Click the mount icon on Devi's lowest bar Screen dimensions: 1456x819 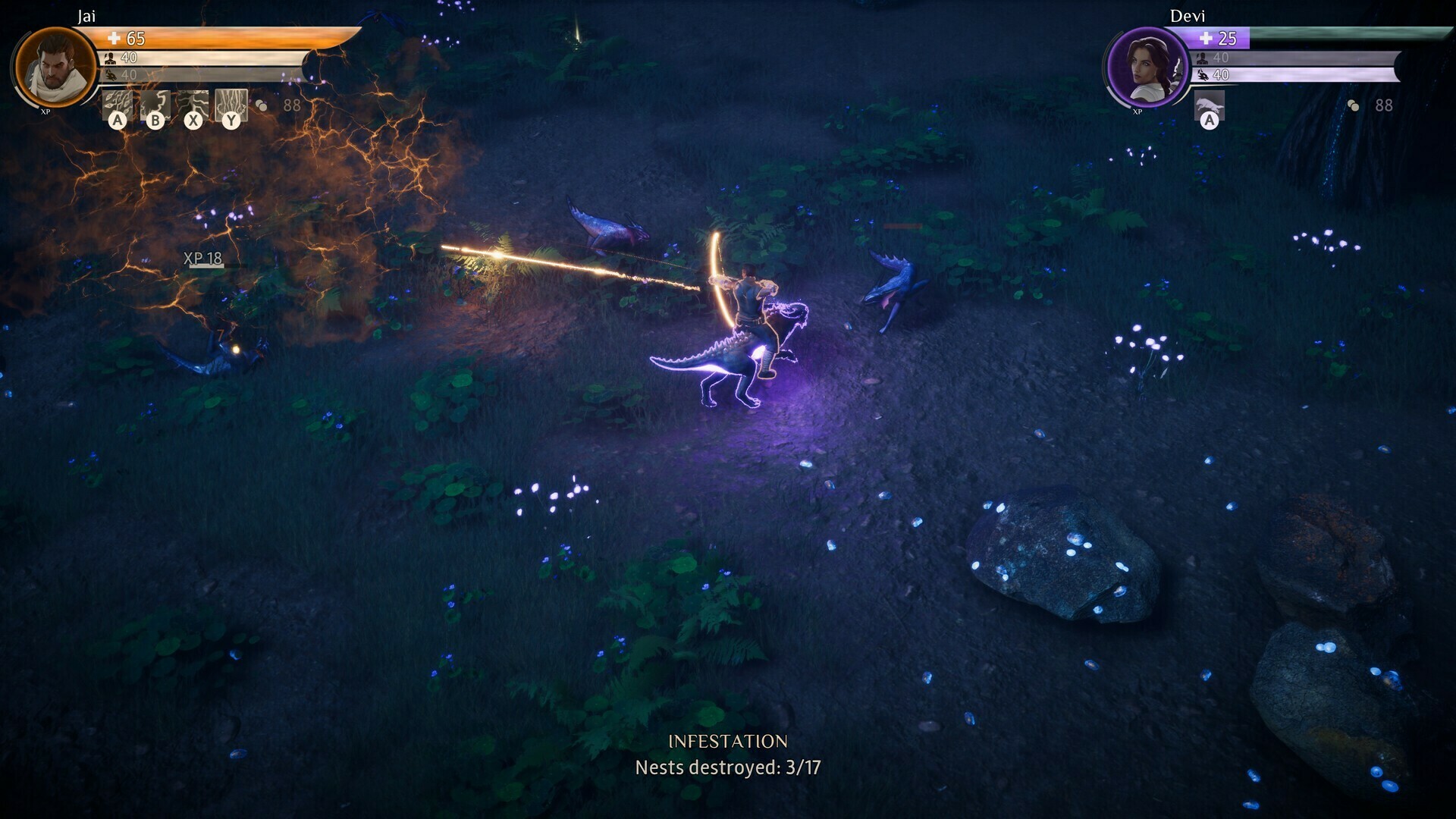coord(1204,76)
